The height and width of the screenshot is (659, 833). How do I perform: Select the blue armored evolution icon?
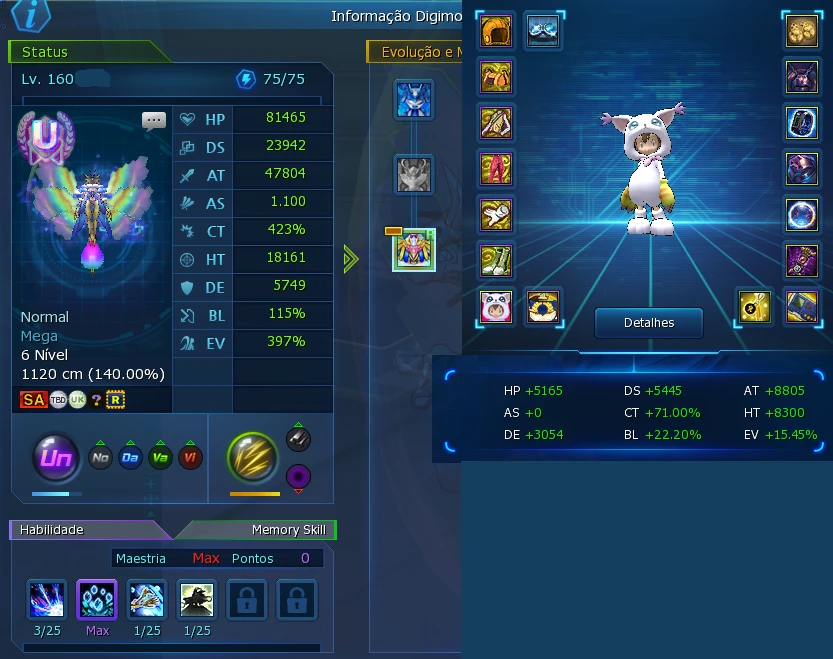[x=413, y=100]
